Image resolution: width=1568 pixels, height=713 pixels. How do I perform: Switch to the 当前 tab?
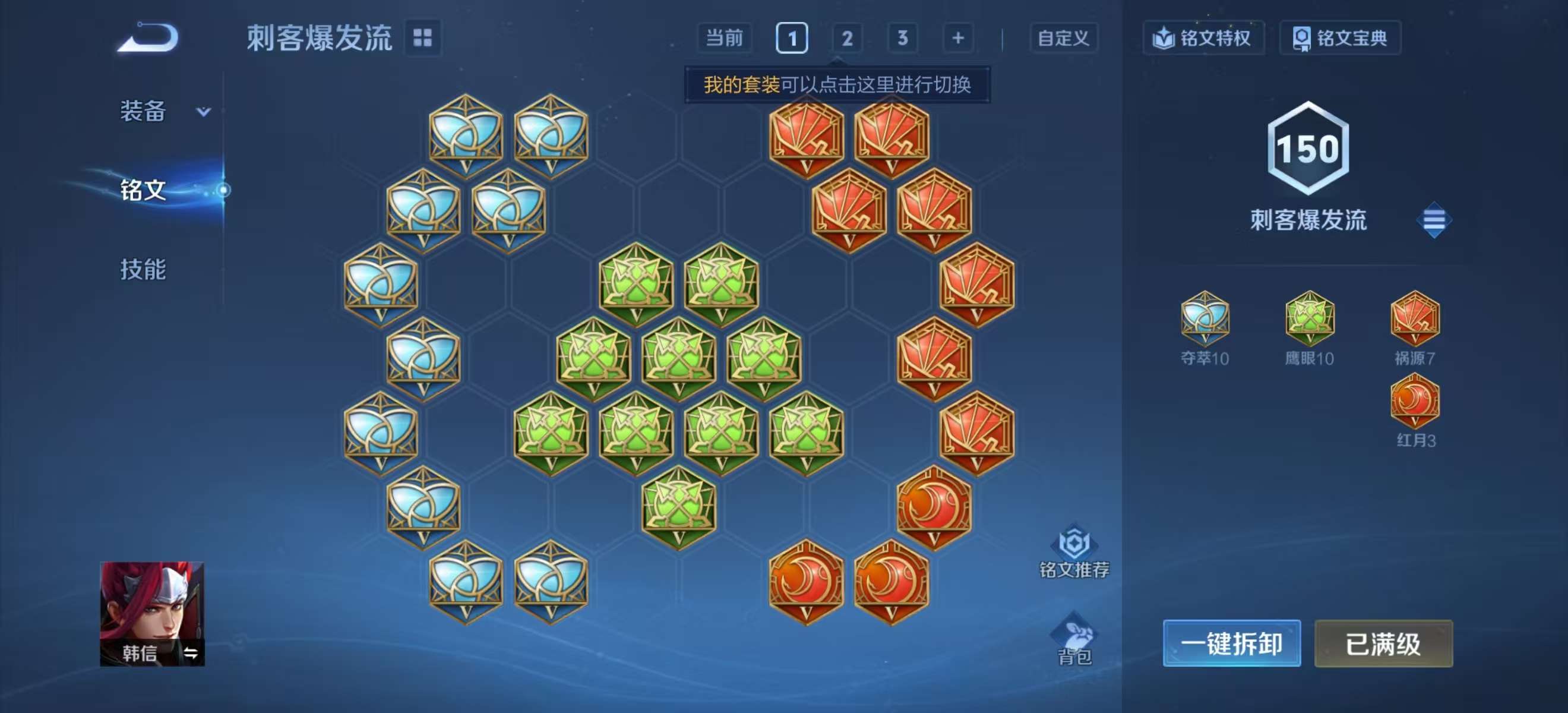click(726, 38)
